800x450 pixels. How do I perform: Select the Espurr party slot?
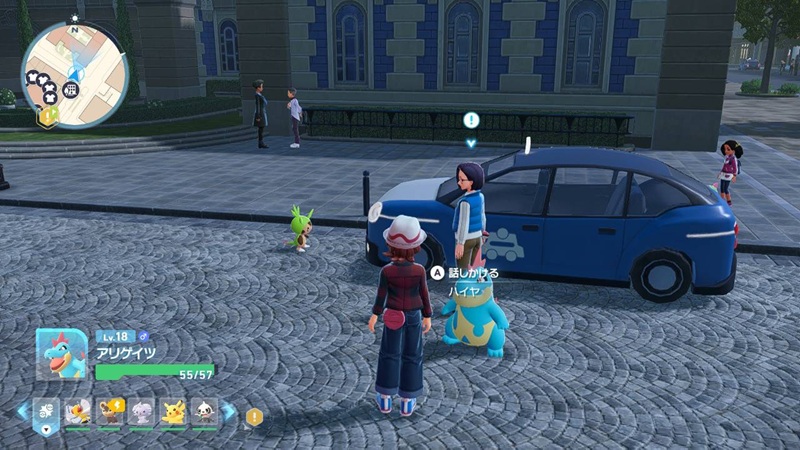[142, 412]
